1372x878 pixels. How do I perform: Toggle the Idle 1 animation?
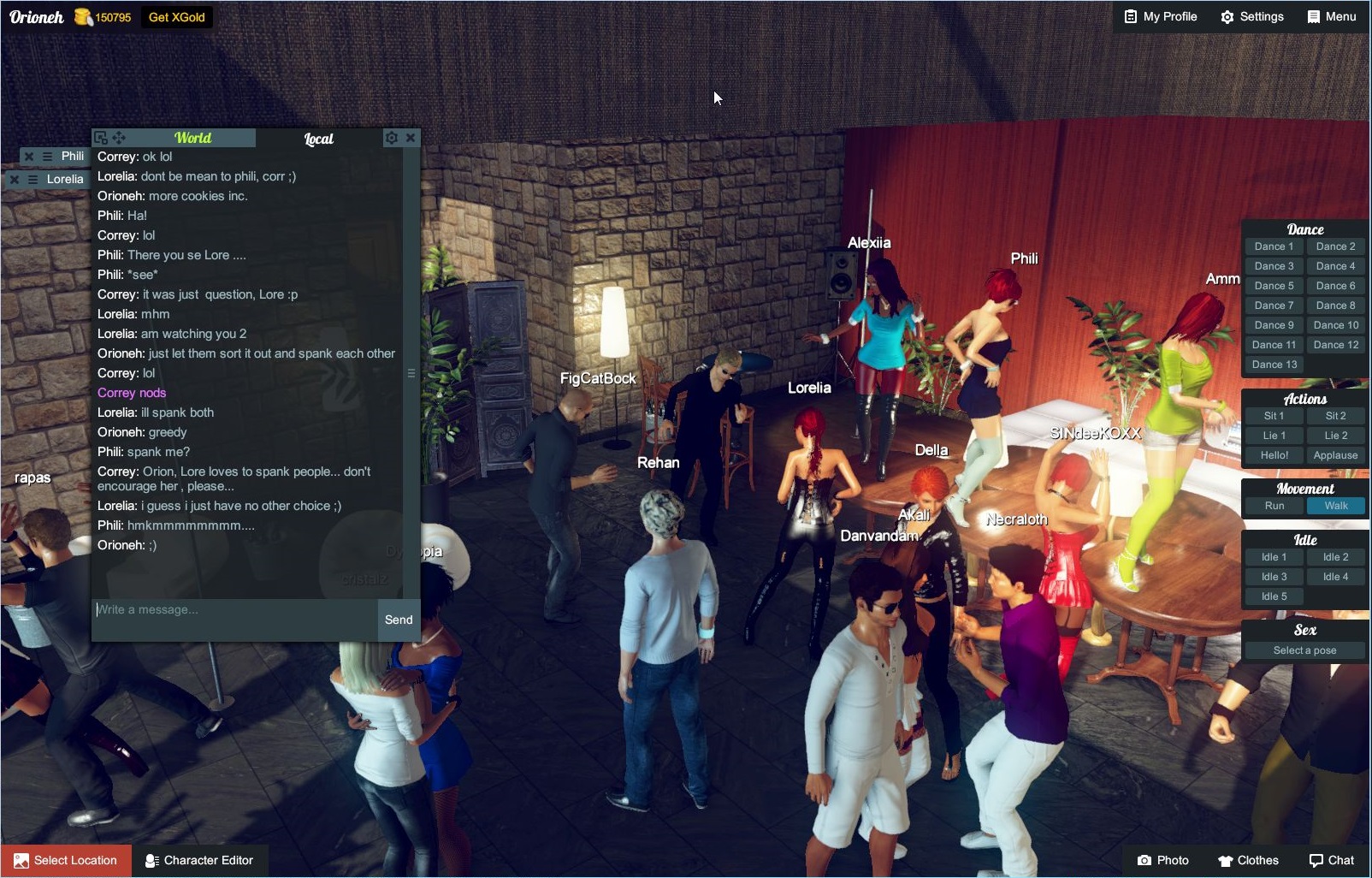pyautogui.click(x=1274, y=556)
